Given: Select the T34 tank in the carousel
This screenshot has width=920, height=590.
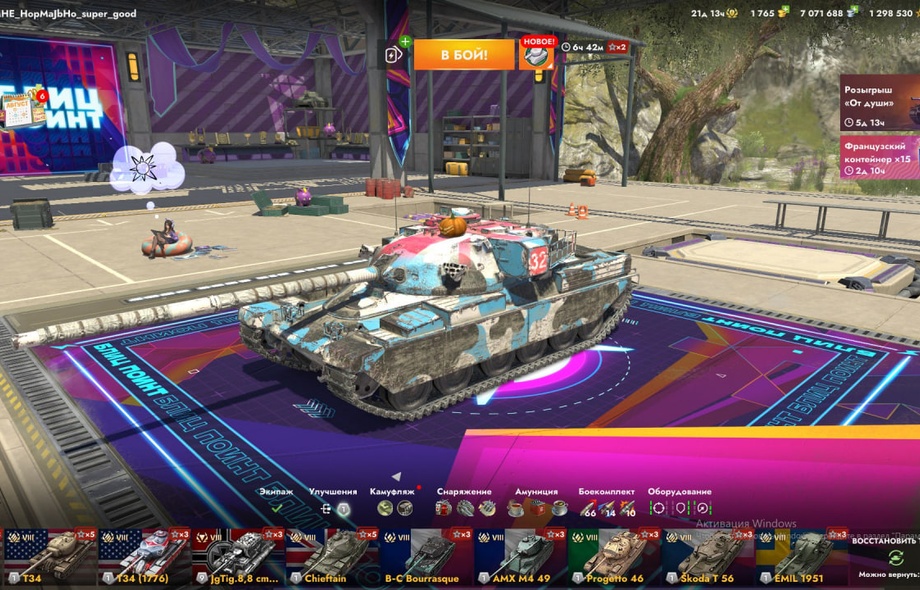Looking at the screenshot, I should [48, 556].
